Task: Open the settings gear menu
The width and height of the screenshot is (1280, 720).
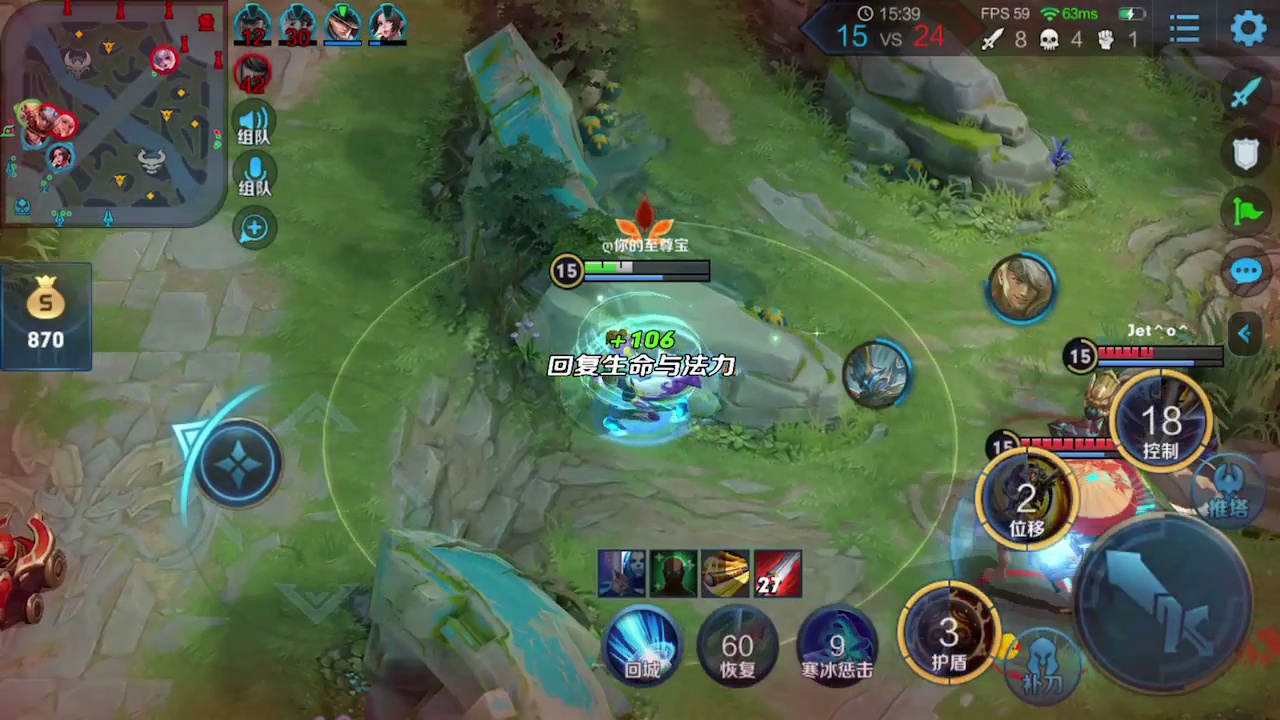Action: 1248,29
